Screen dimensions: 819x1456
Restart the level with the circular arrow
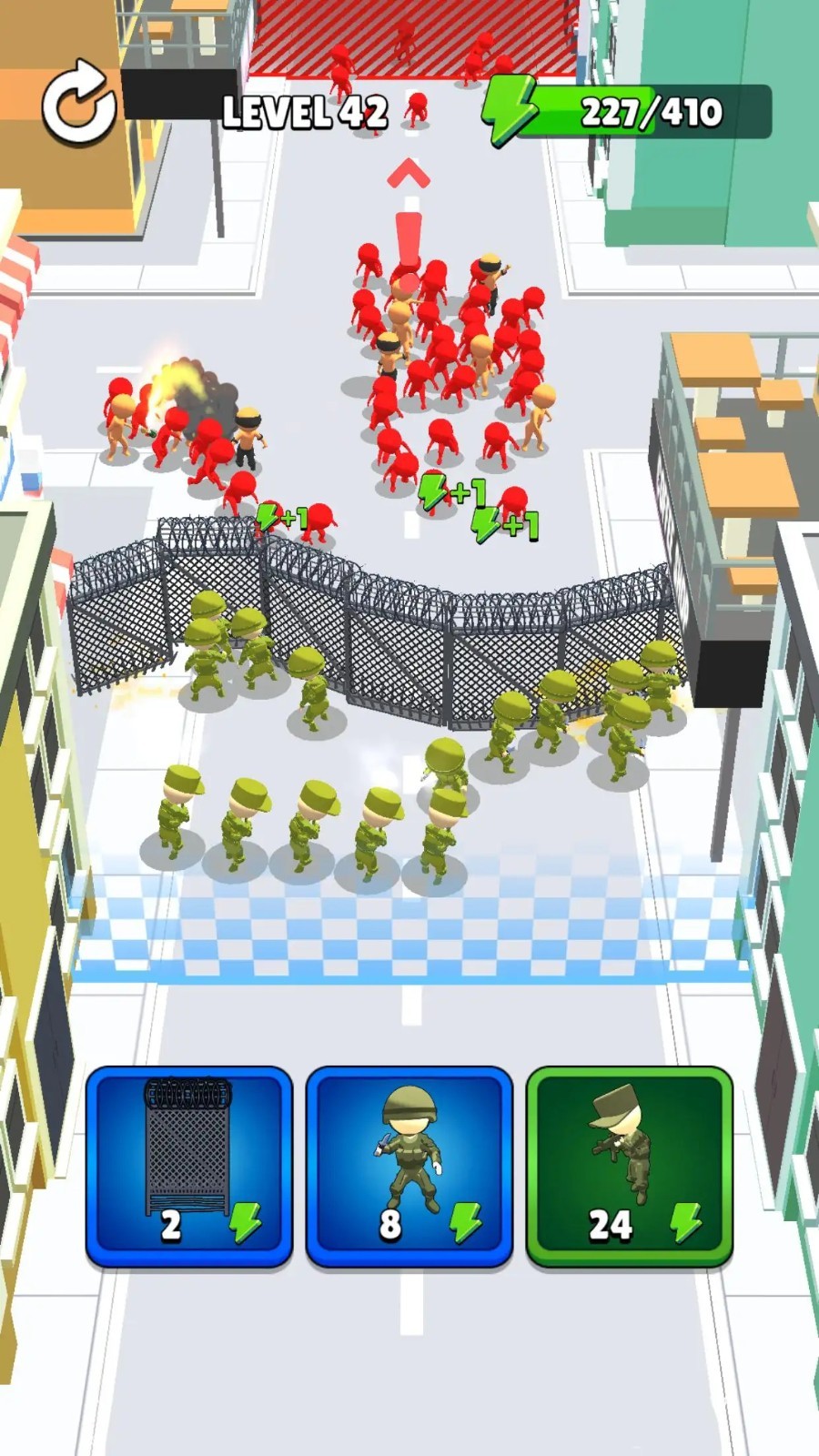tap(79, 102)
